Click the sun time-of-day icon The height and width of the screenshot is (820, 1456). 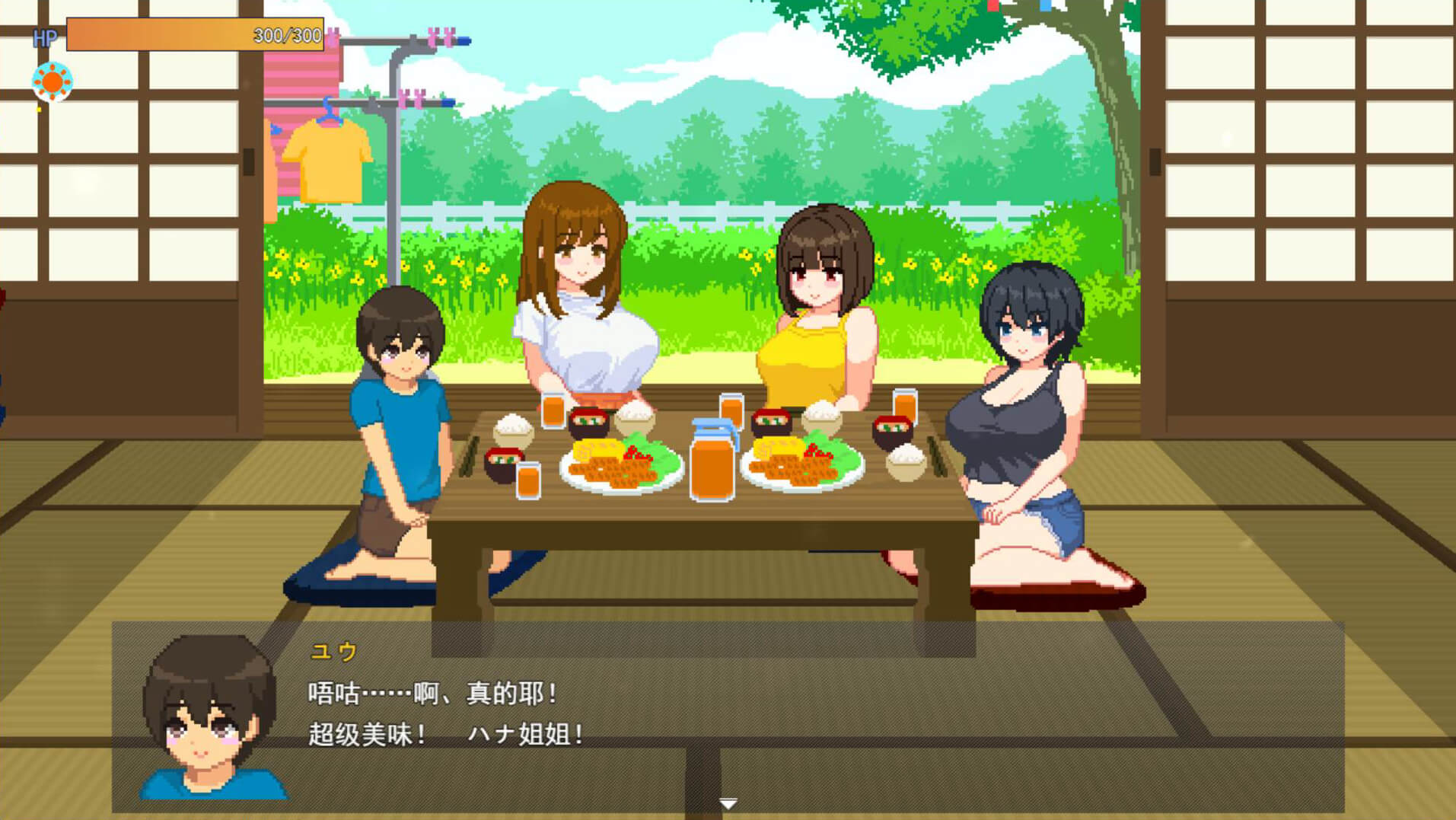point(53,81)
